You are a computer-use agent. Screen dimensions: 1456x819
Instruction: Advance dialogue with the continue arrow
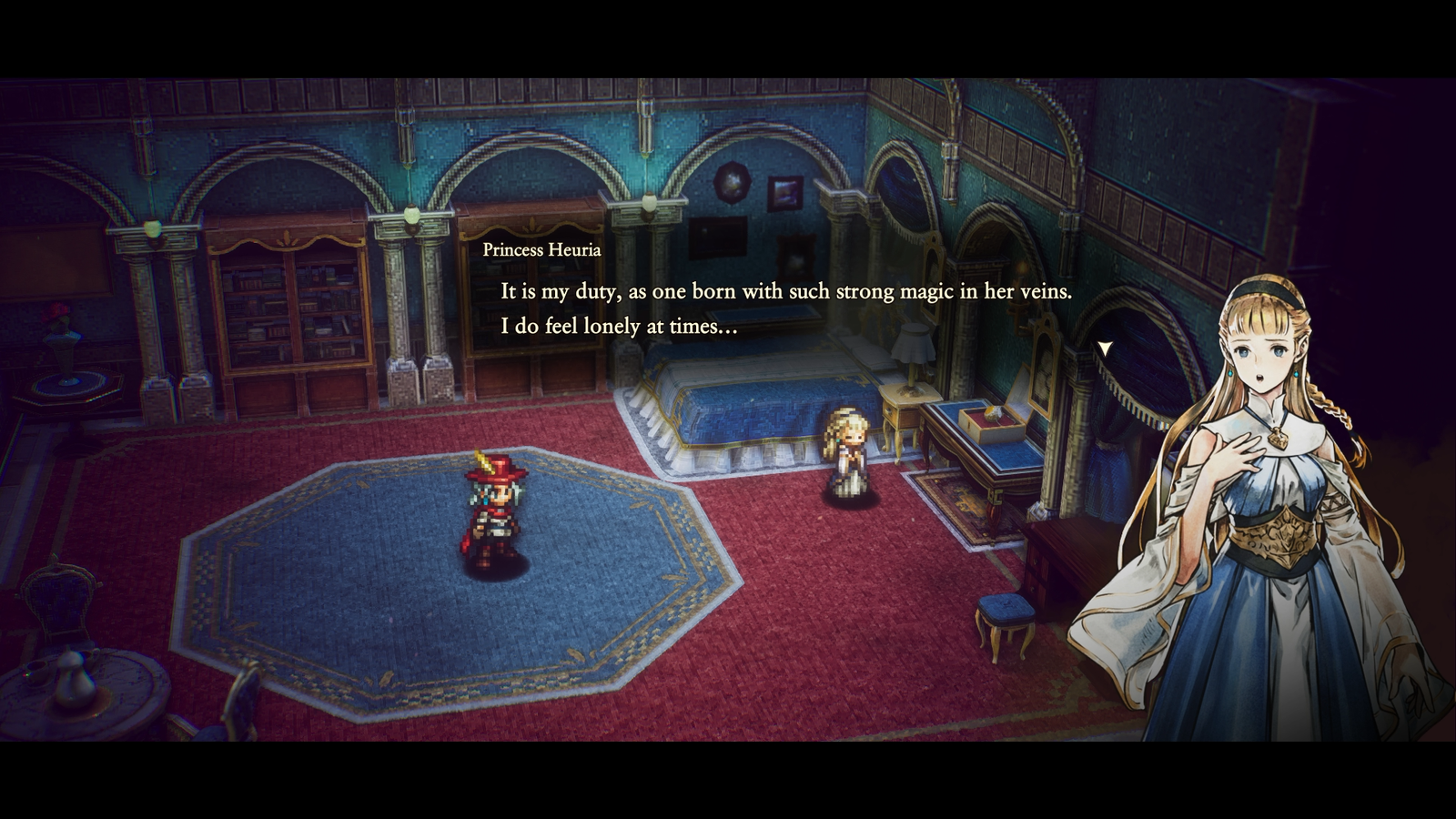pyautogui.click(x=1105, y=349)
